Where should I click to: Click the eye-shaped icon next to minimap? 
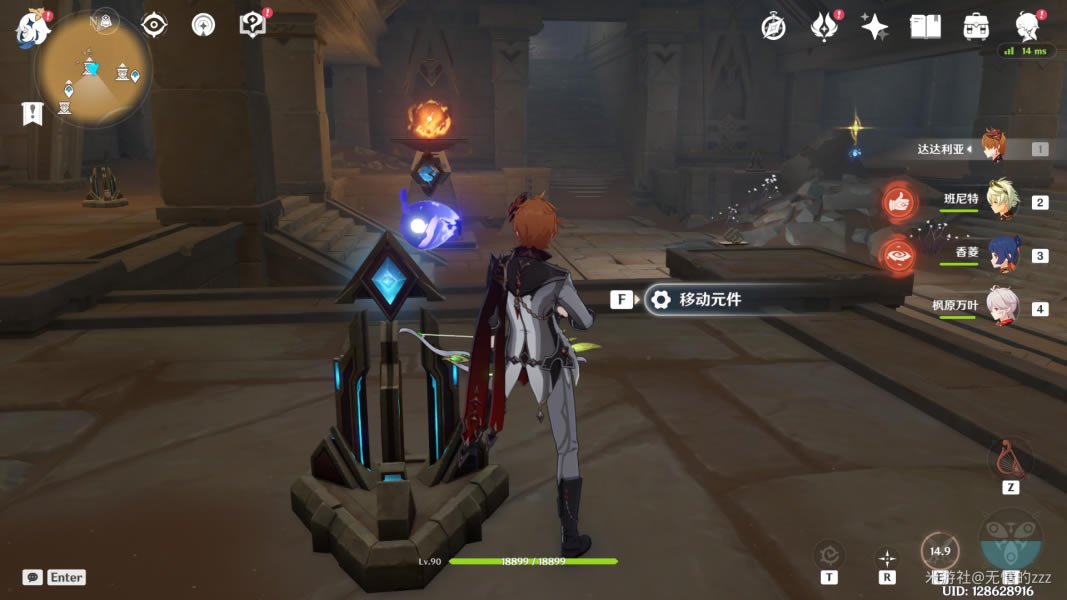point(154,25)
